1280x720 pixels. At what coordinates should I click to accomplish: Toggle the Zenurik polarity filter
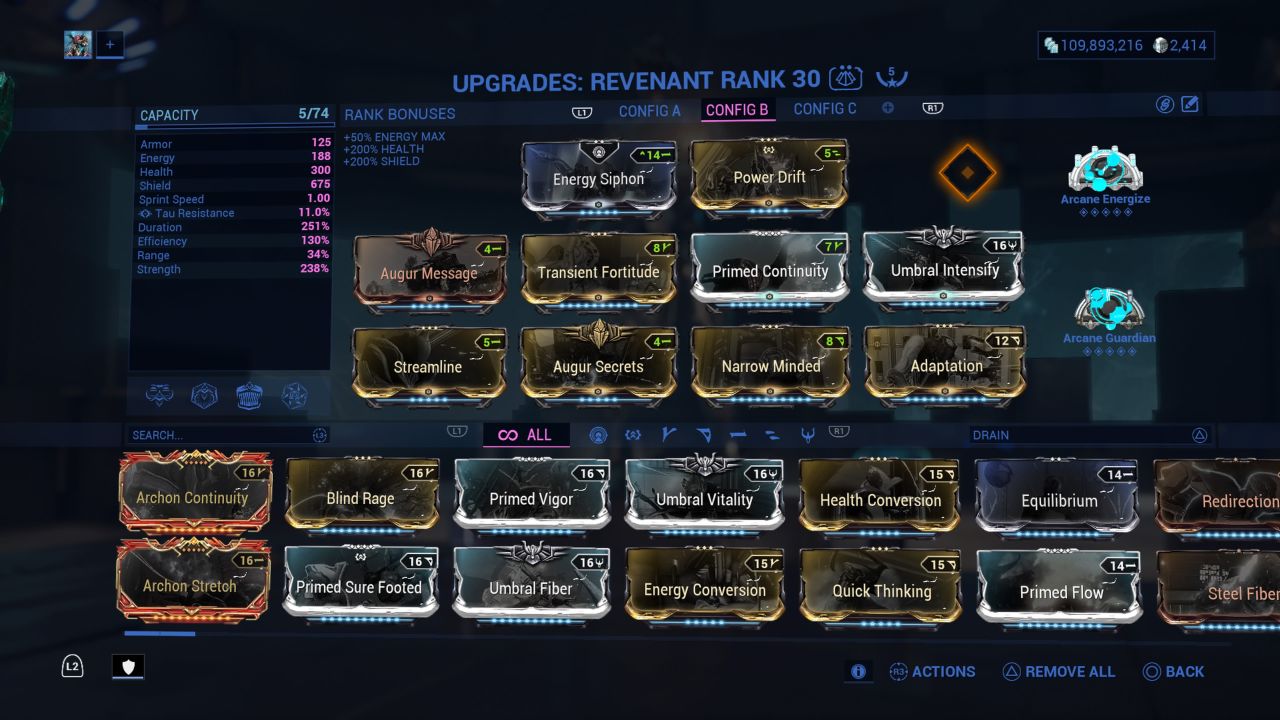tap(772, 435)
